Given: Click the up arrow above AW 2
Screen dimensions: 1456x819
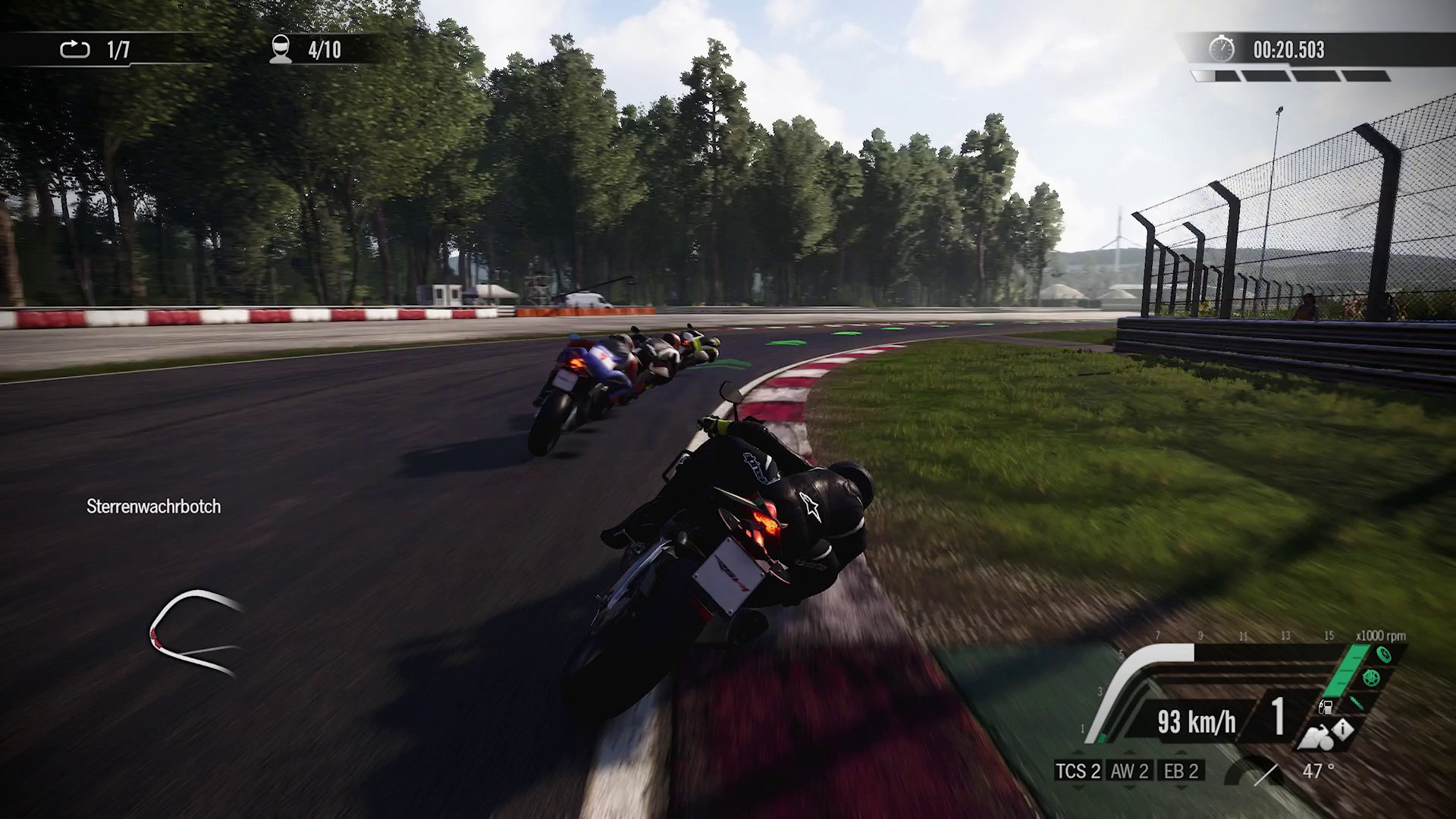Looking at the screenshot, I should coord(1130,752).
